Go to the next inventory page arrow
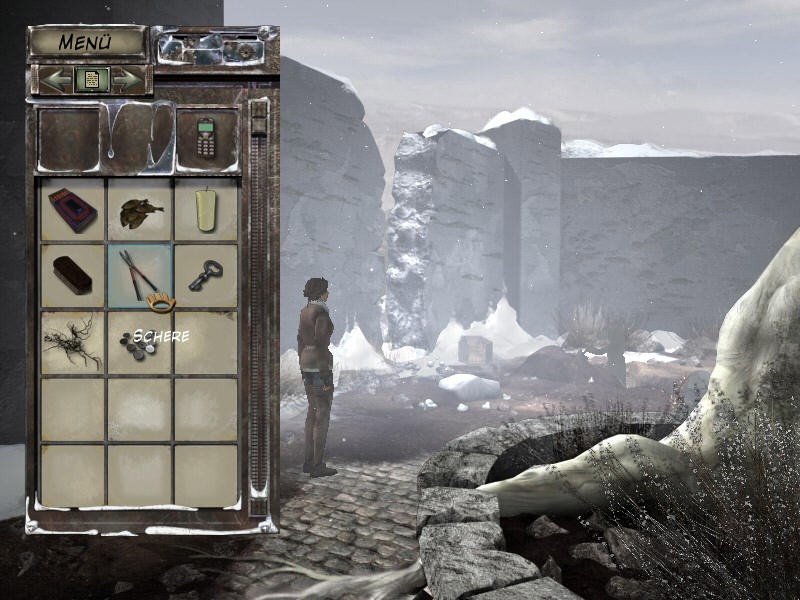The image size is (800, 600). pyautogui.click(x=127, y=79)
